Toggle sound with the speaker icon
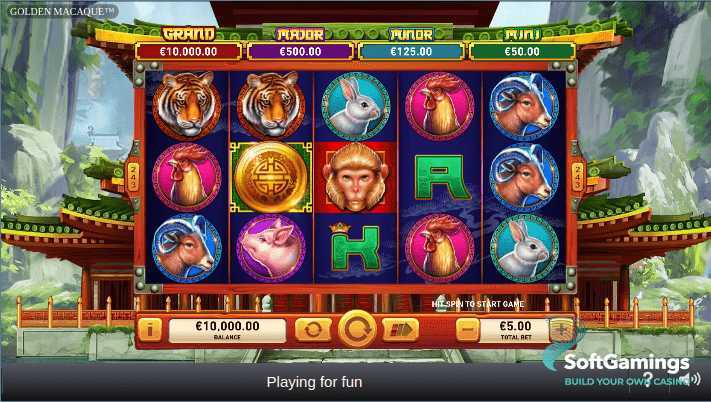The width and height of the screenshot is (711, 402). click(x=691, y=379)
